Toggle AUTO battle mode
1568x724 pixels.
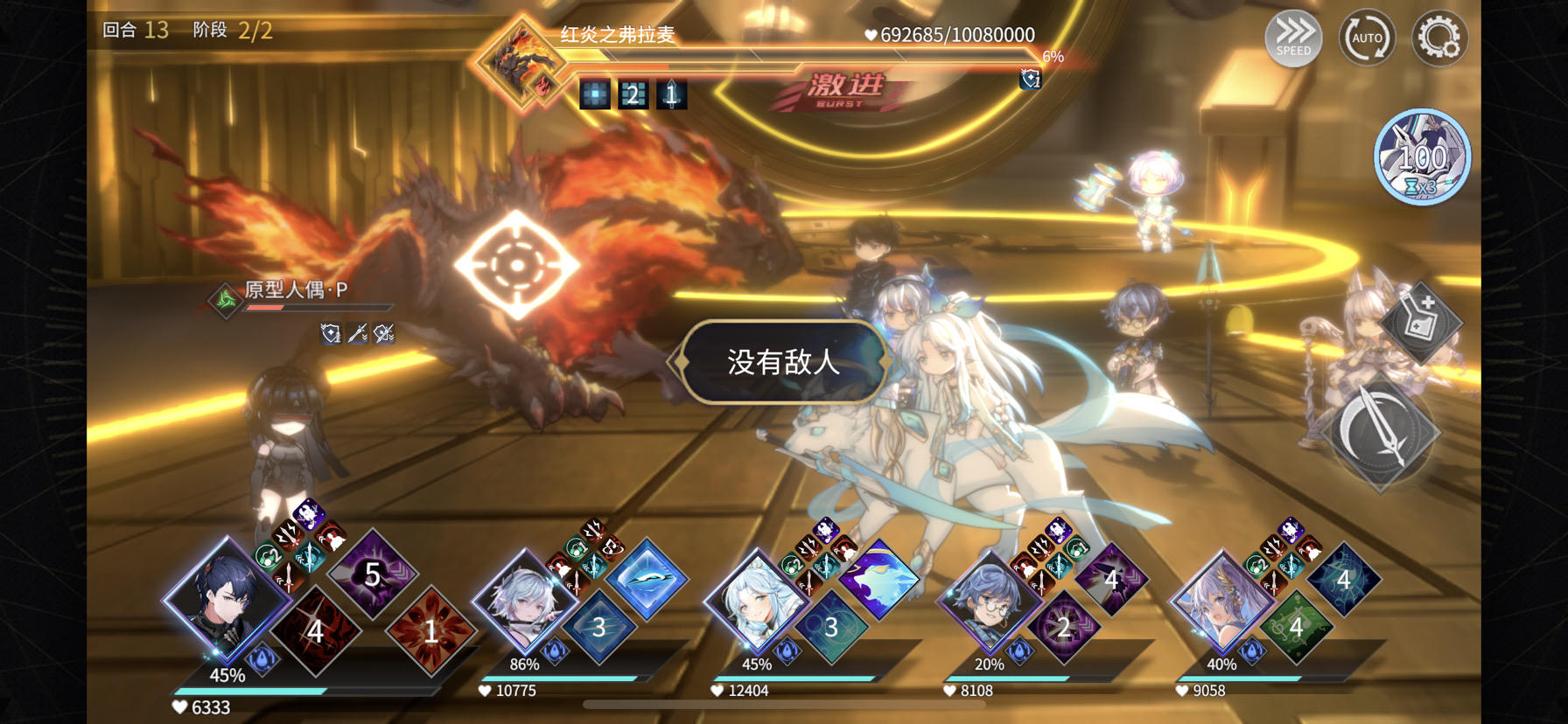tap(1367, 38)
